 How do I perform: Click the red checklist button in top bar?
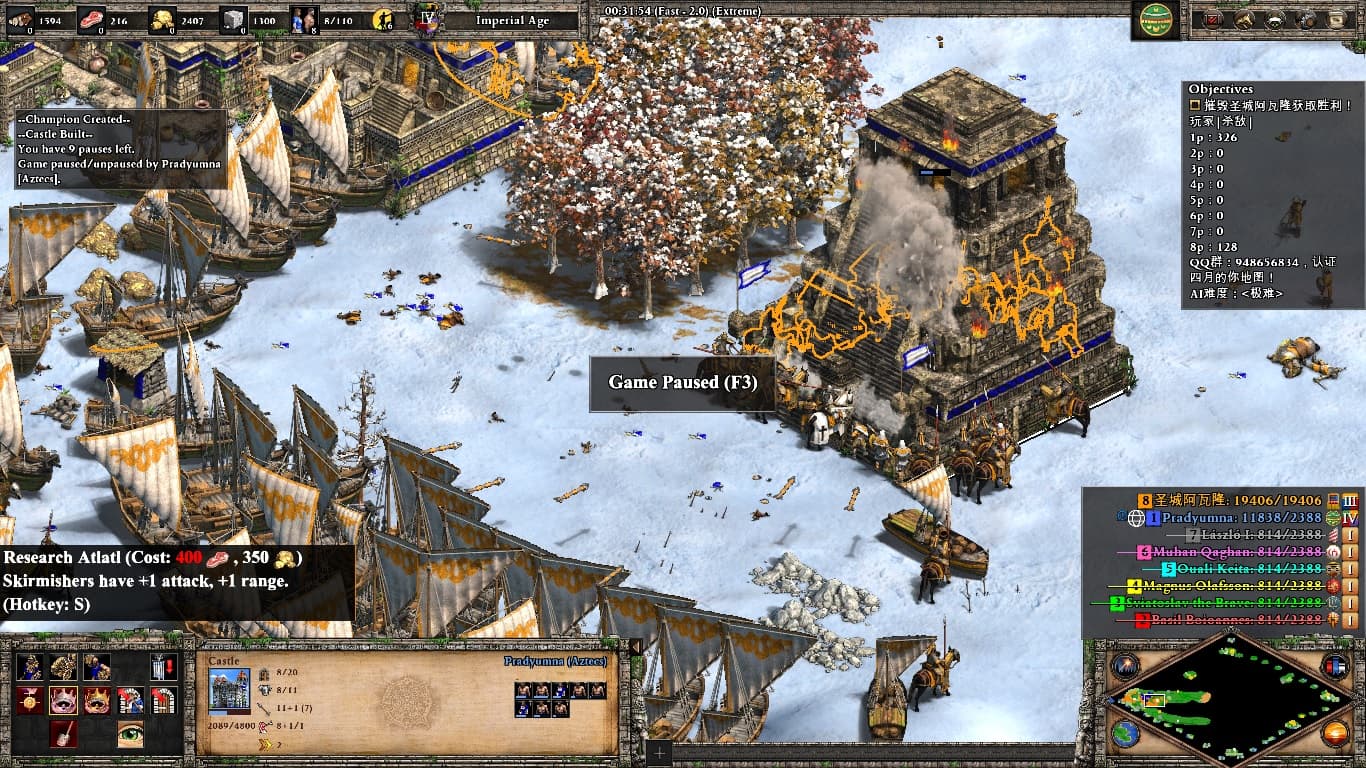[x=1213, y=19]
